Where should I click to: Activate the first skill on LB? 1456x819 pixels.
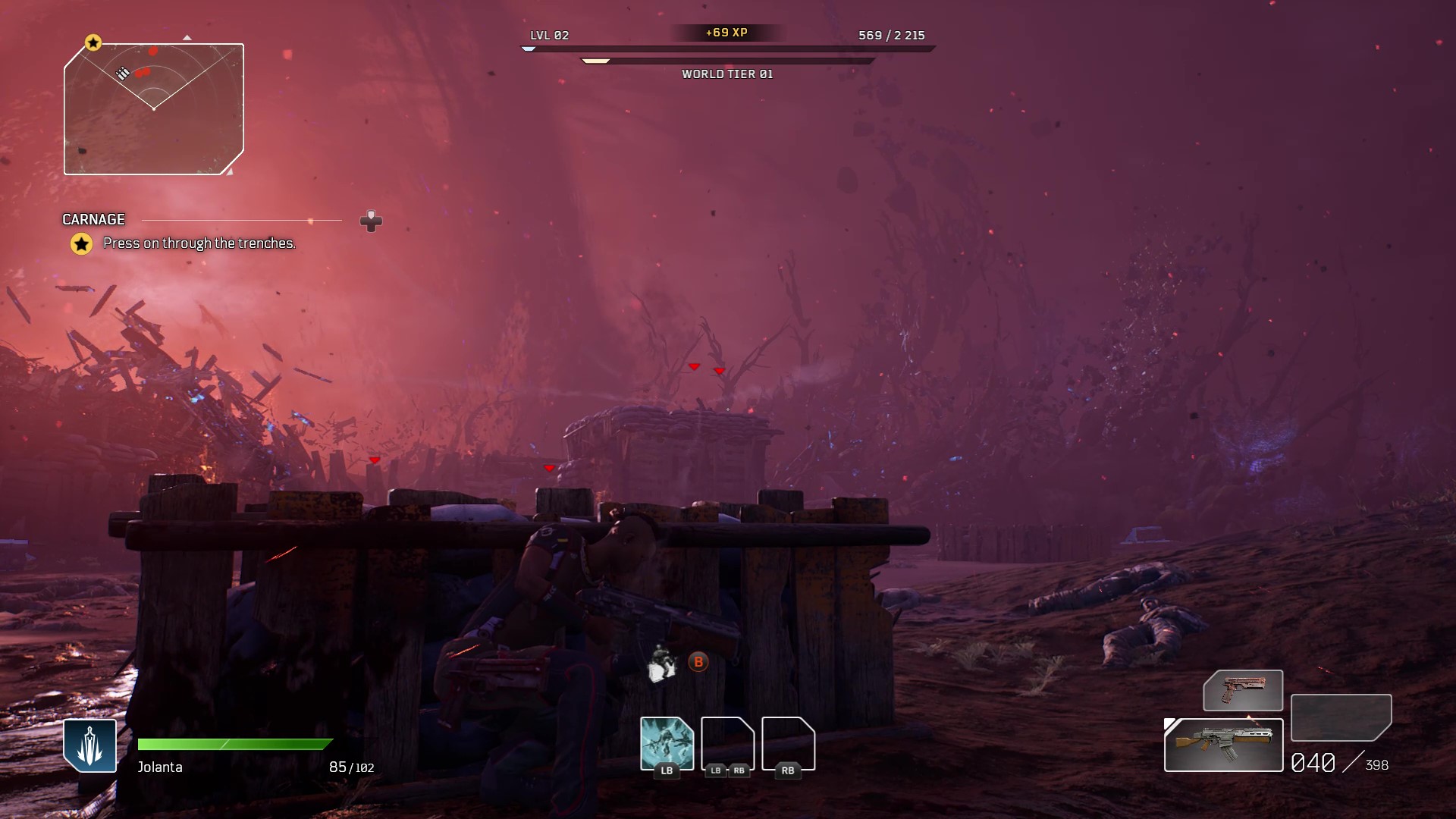click(x=667, y=744)
